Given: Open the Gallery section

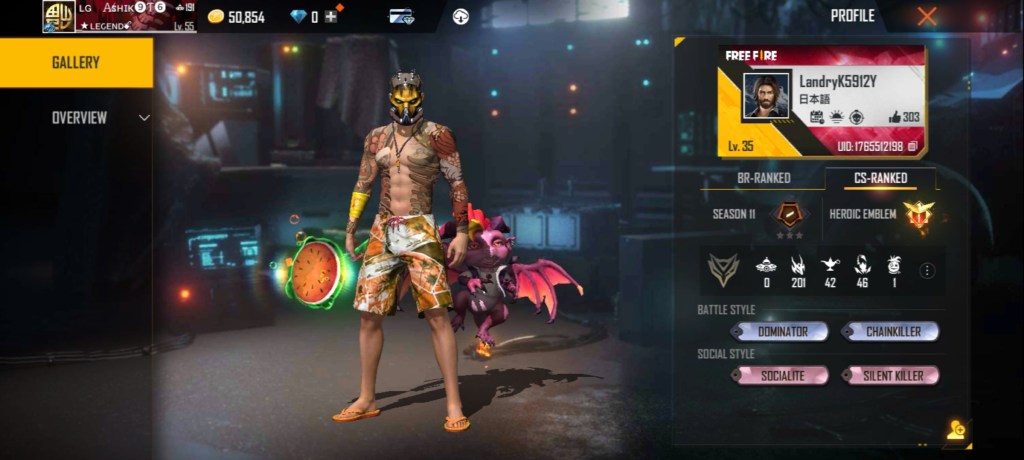Looking at the screenshot, I should (76, 62).
